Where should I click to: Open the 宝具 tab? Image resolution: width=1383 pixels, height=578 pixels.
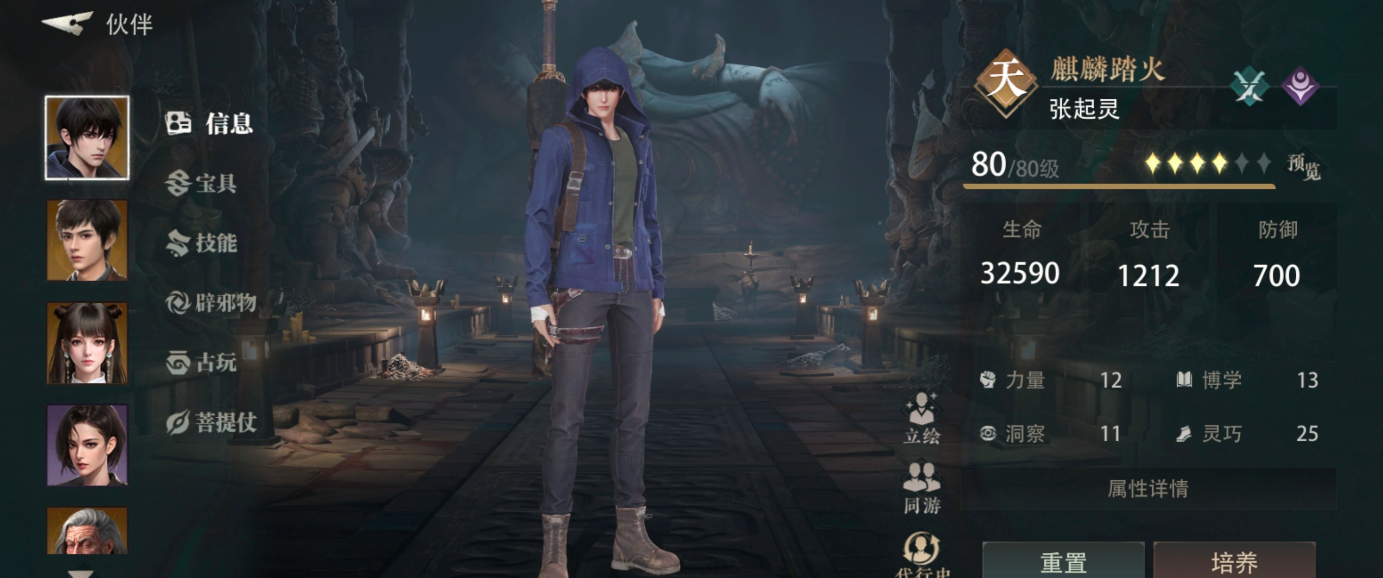point(202,183)
